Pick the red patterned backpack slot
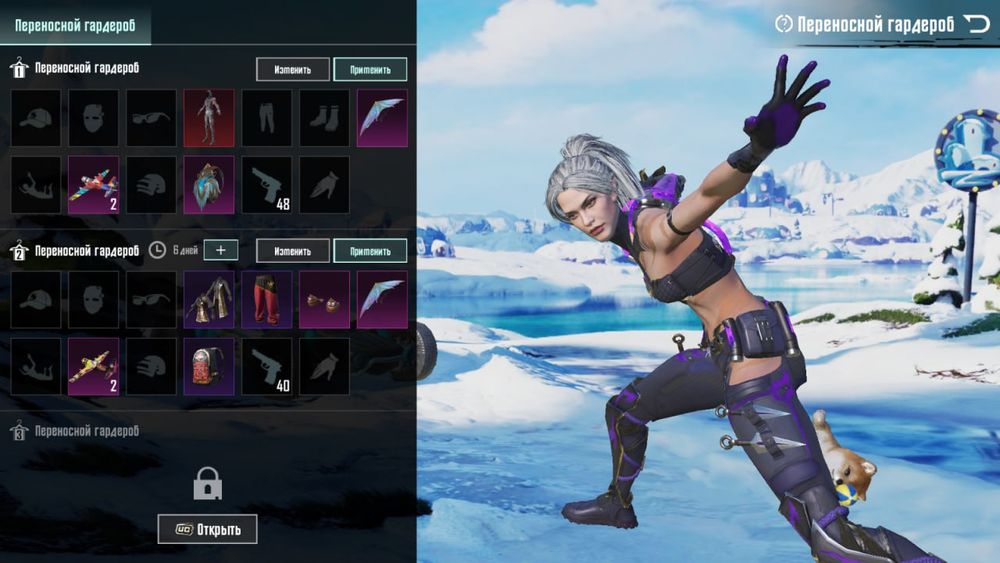This screenshot has width=1000, height=563. (208, 365)
